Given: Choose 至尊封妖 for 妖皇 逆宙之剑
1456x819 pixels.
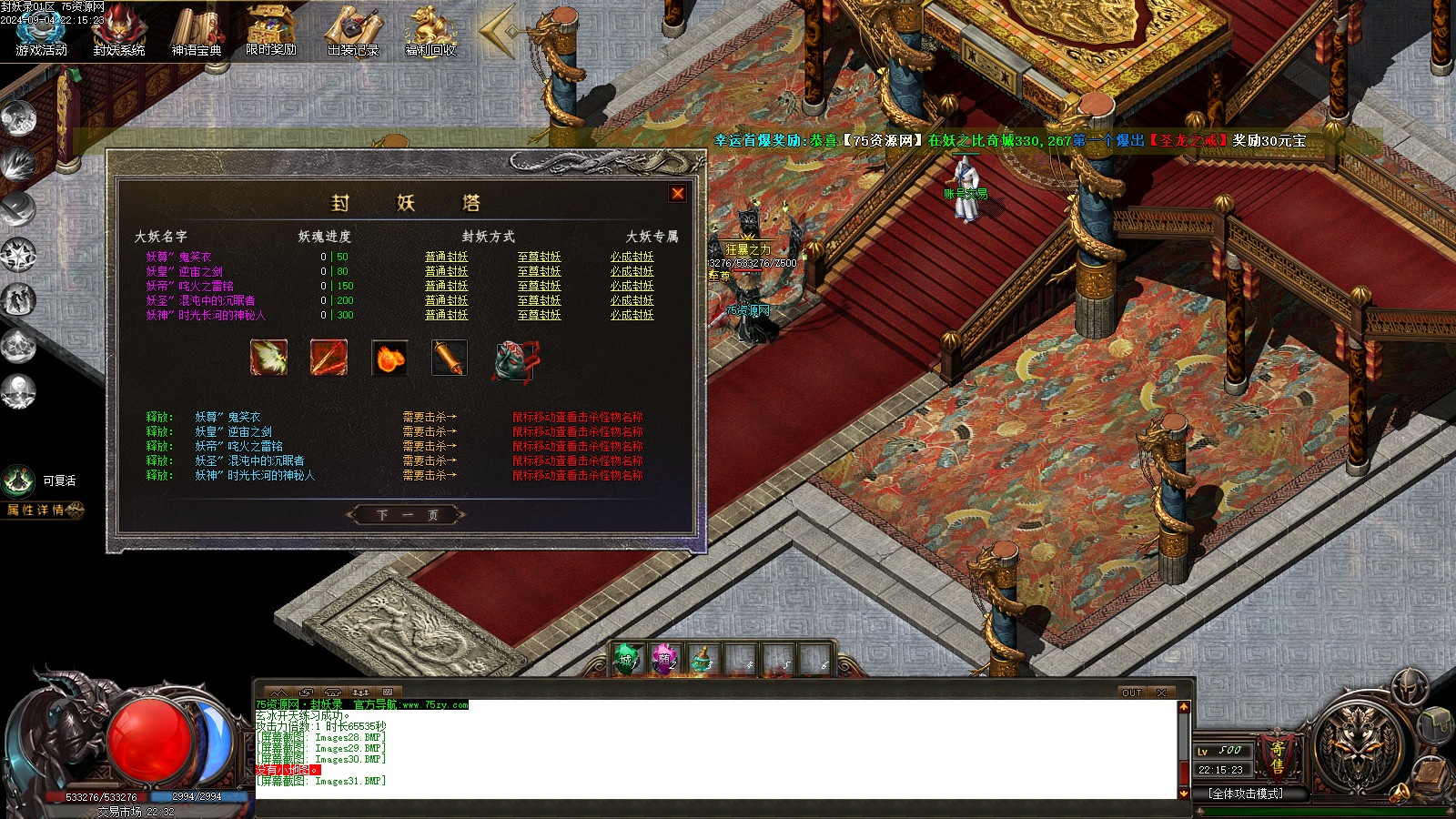Looking at the screenshot, I should [539, 271].
